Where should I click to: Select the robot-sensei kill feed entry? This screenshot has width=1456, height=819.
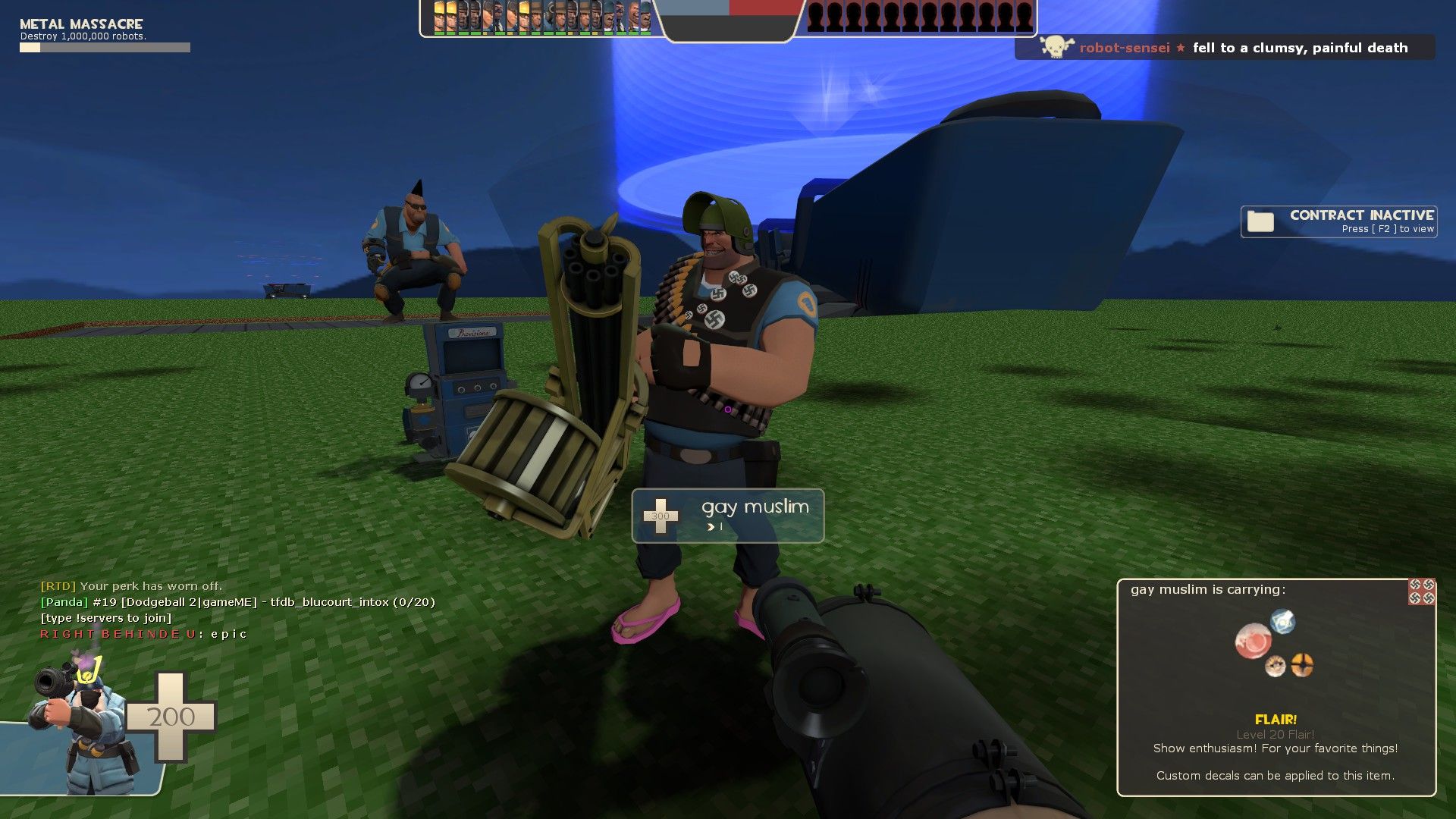point(1225,48)
